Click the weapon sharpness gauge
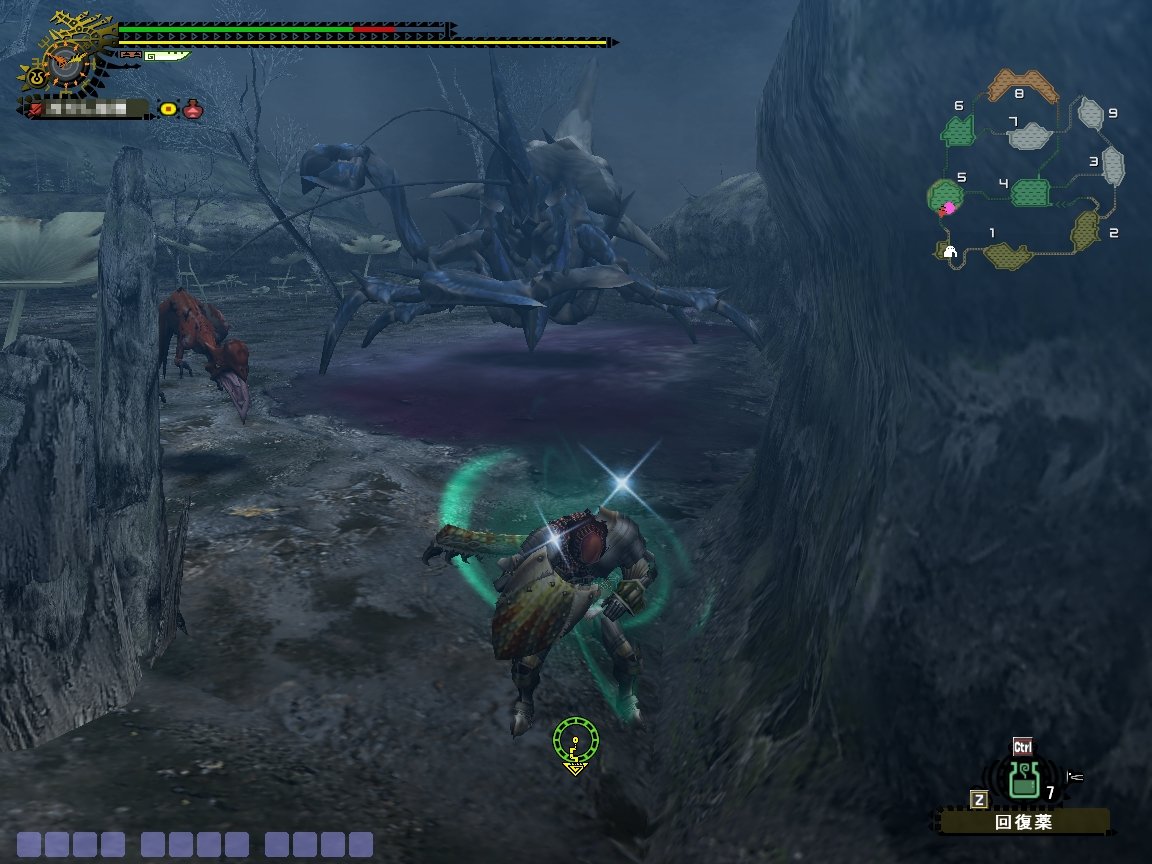The height and width of the screenshot is (864, 1152). (166, 56)
